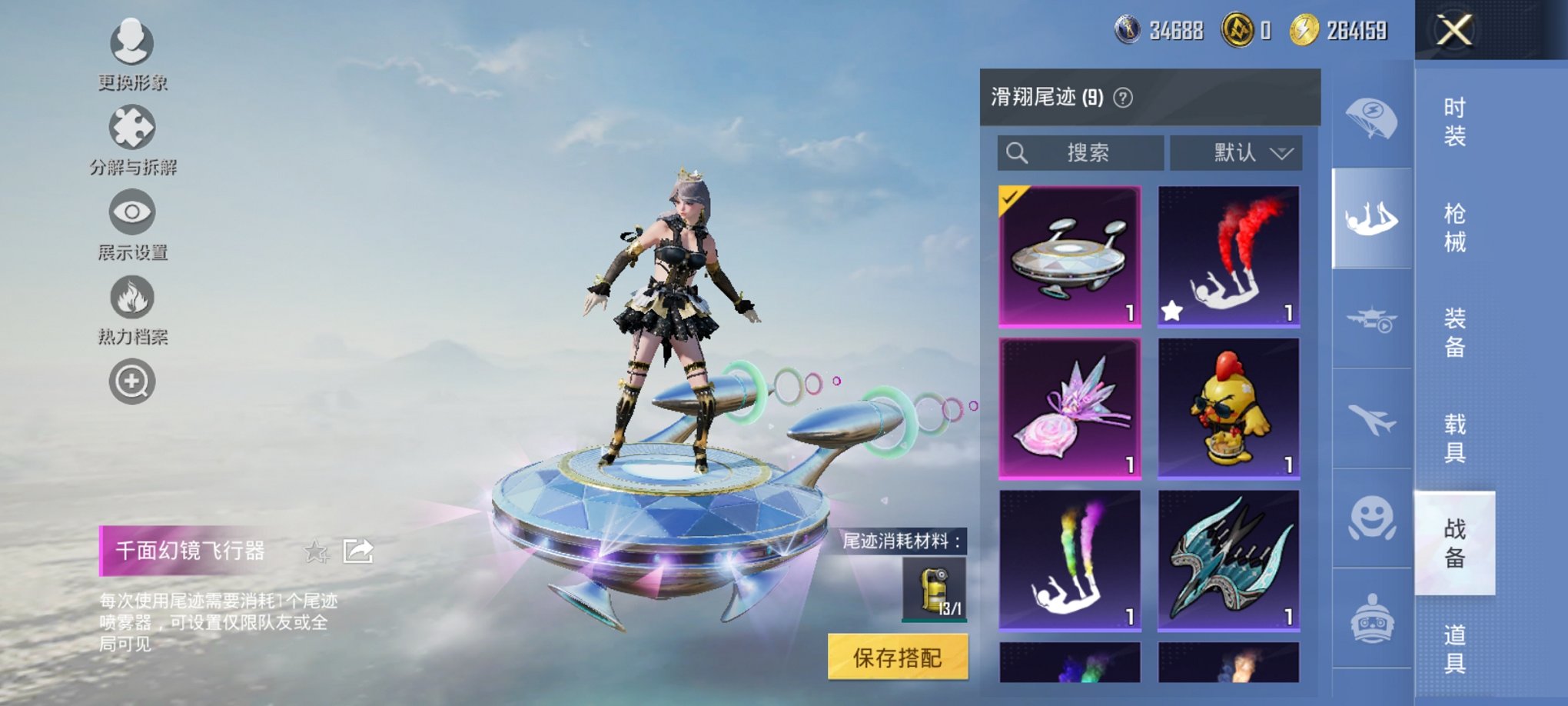The image size is (1568, 706).
Task: Open 展示设置 display settings eye icon
Action: point(132,213)
